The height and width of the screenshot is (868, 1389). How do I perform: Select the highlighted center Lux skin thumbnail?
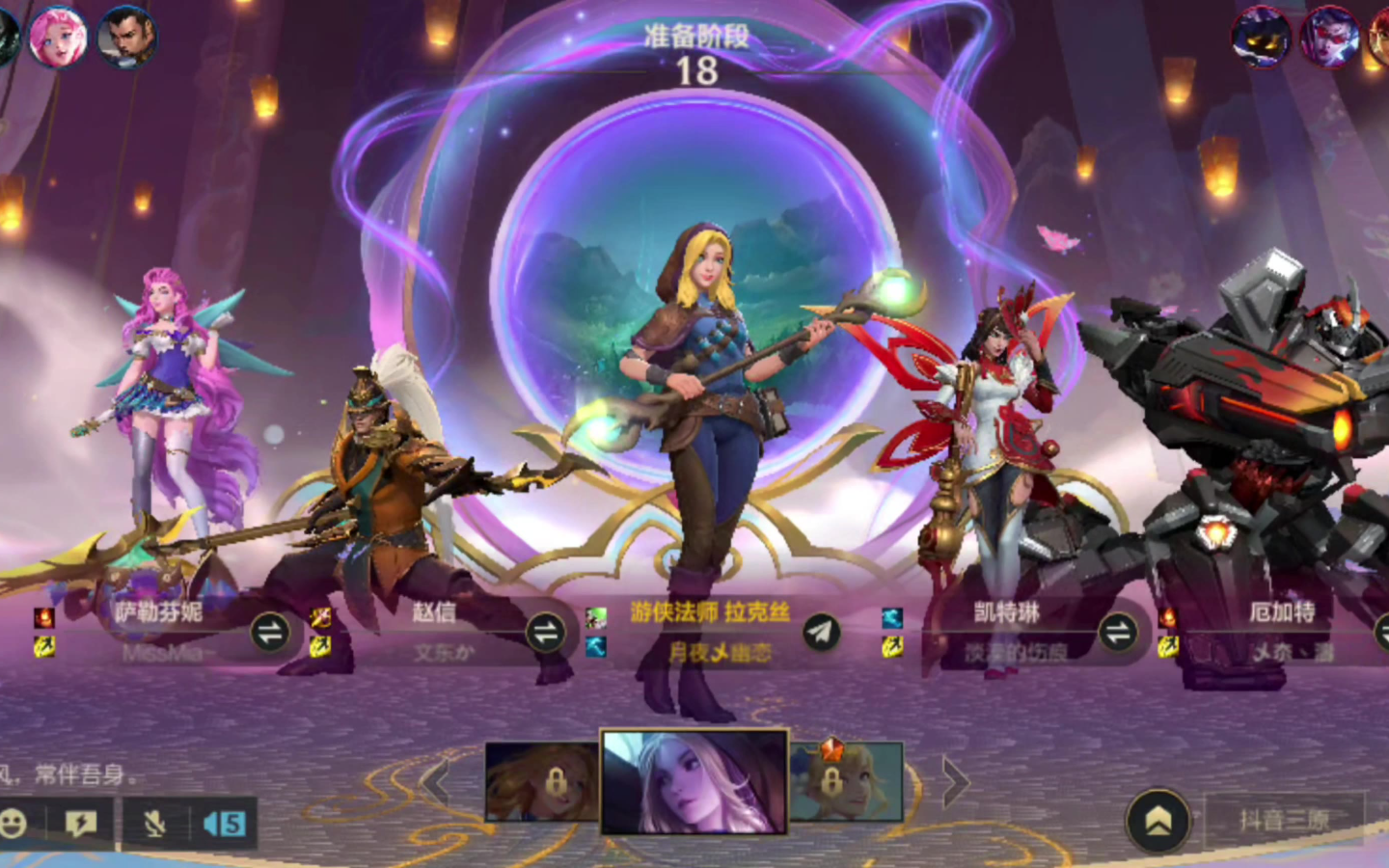point(694,781)
